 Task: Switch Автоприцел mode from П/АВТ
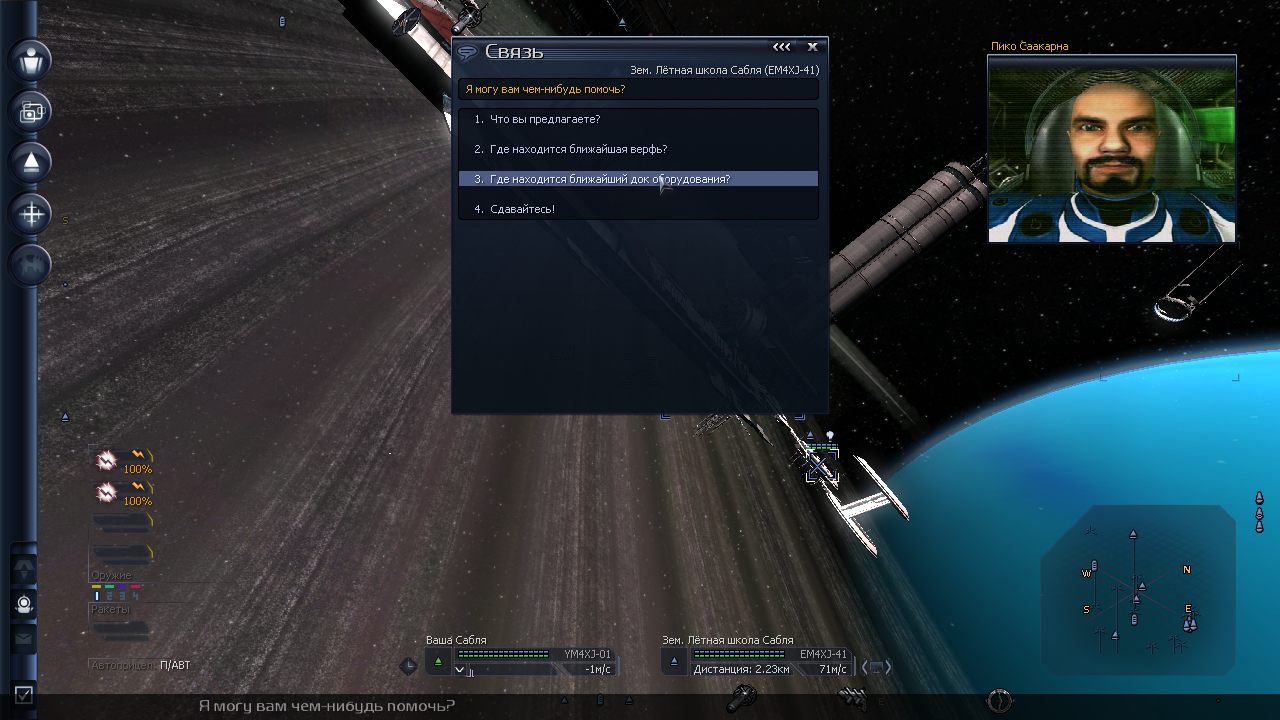[178, 664]
